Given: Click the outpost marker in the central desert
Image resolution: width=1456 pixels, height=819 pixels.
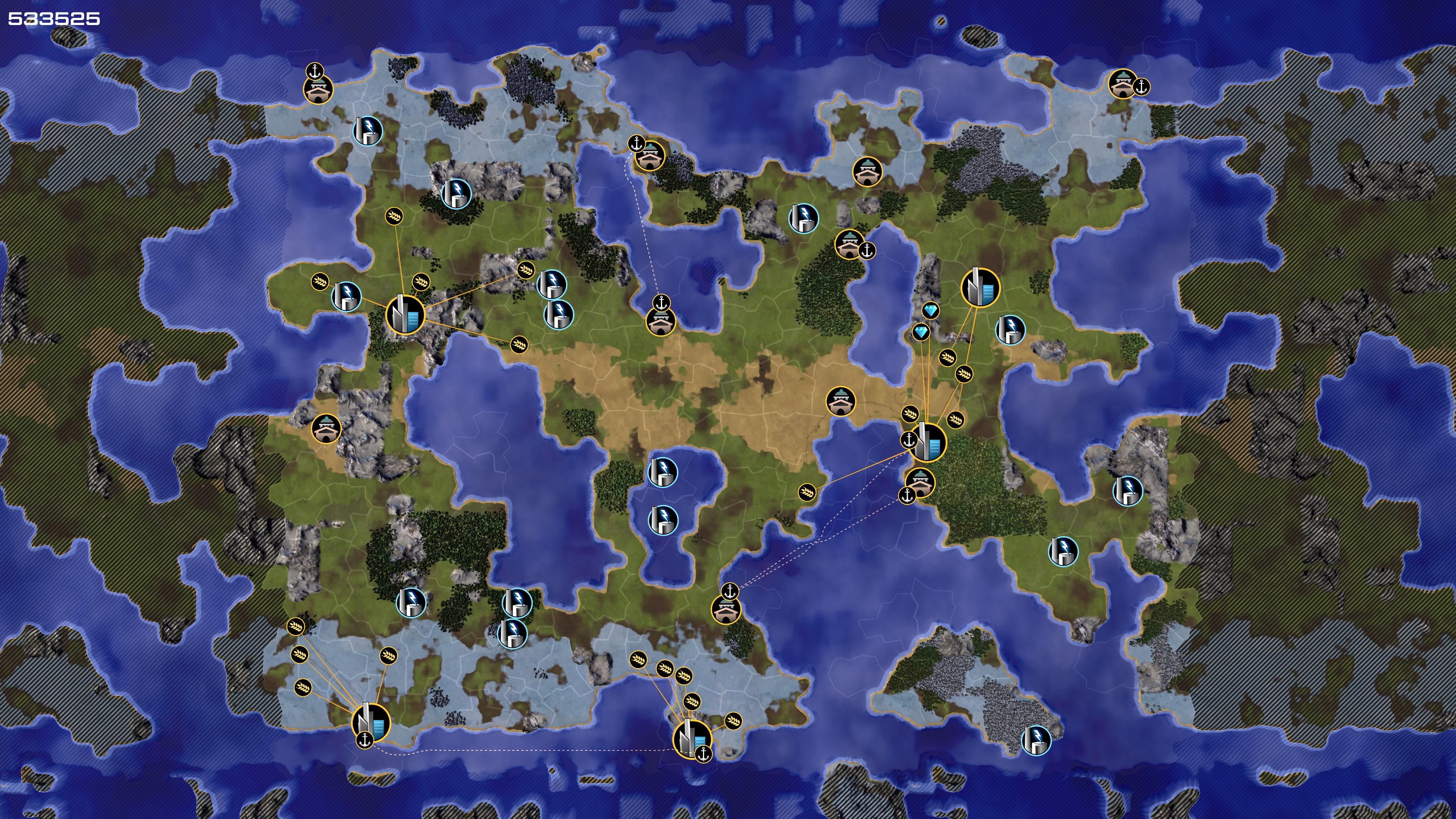Looking at the screenshot, I should (x=841, y=401).
